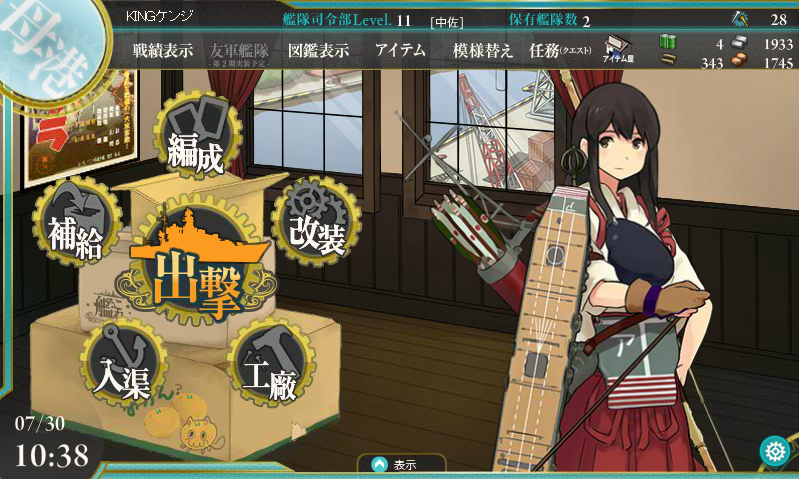
Task: Open the 図鑑表示 encyclopedia
Action: coord(318,51)
